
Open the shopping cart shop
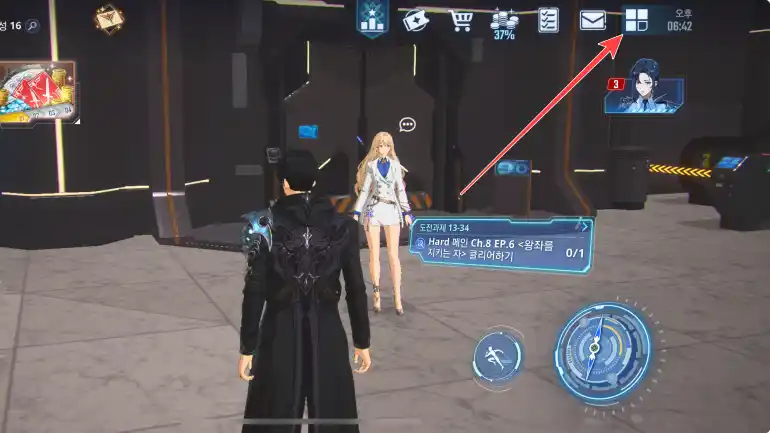click(x=460, y=19)
